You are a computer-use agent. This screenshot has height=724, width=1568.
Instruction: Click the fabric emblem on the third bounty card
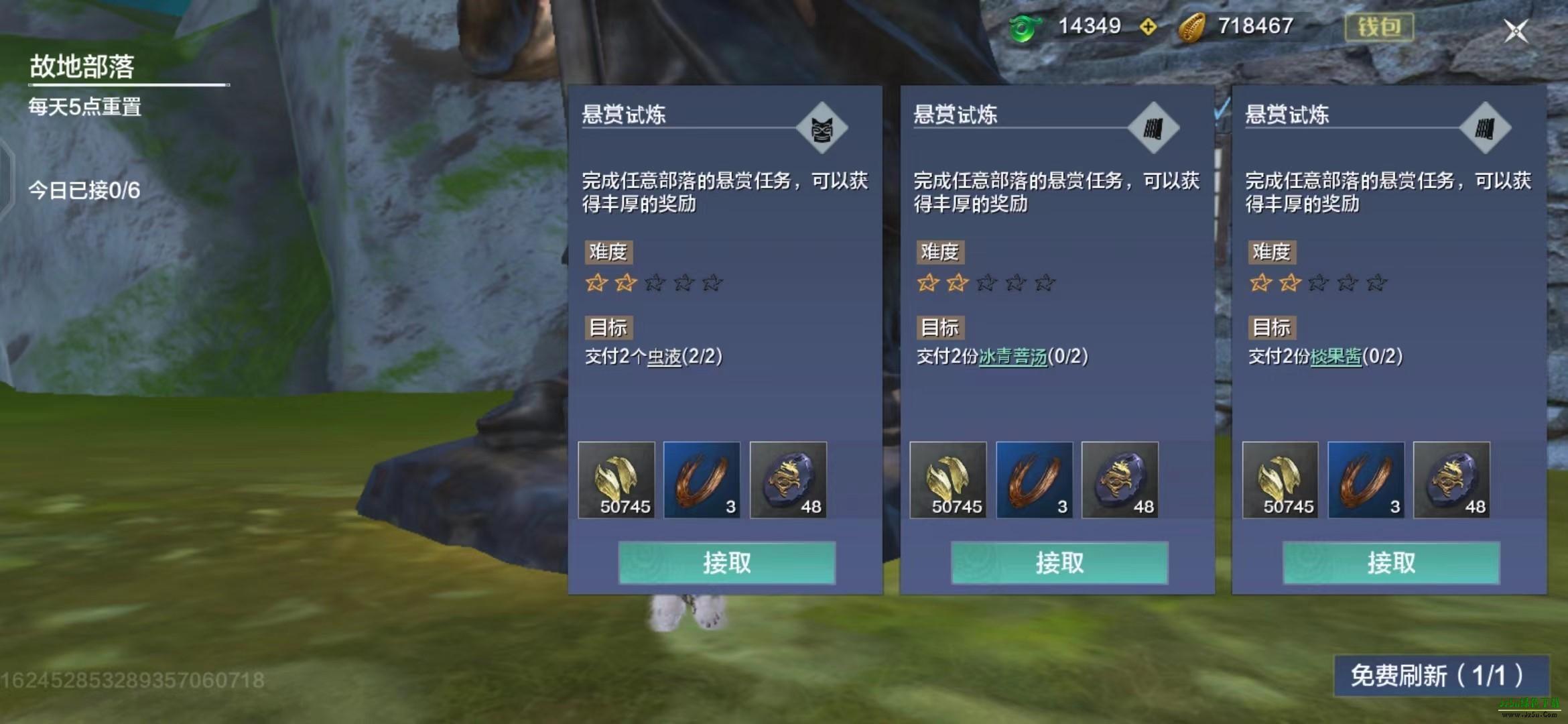[x=1484, y=128]
